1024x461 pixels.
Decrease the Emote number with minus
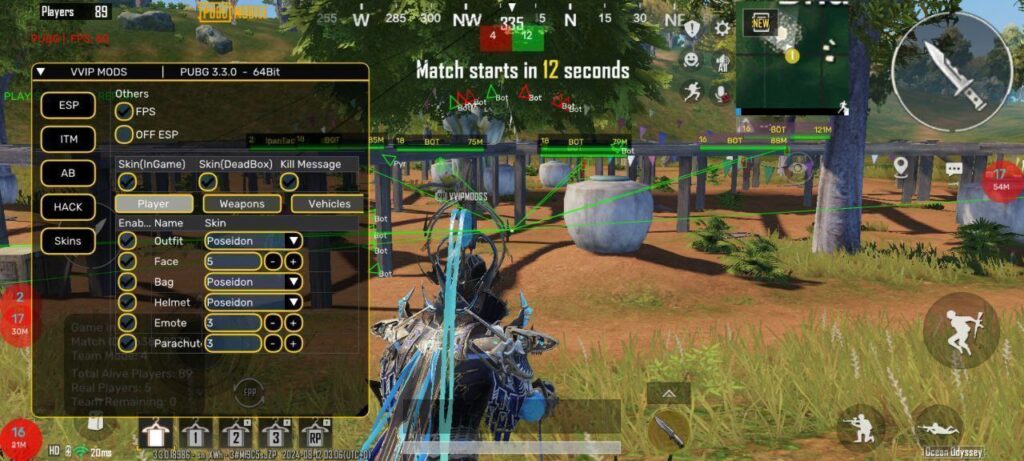[x=273, y=323]
